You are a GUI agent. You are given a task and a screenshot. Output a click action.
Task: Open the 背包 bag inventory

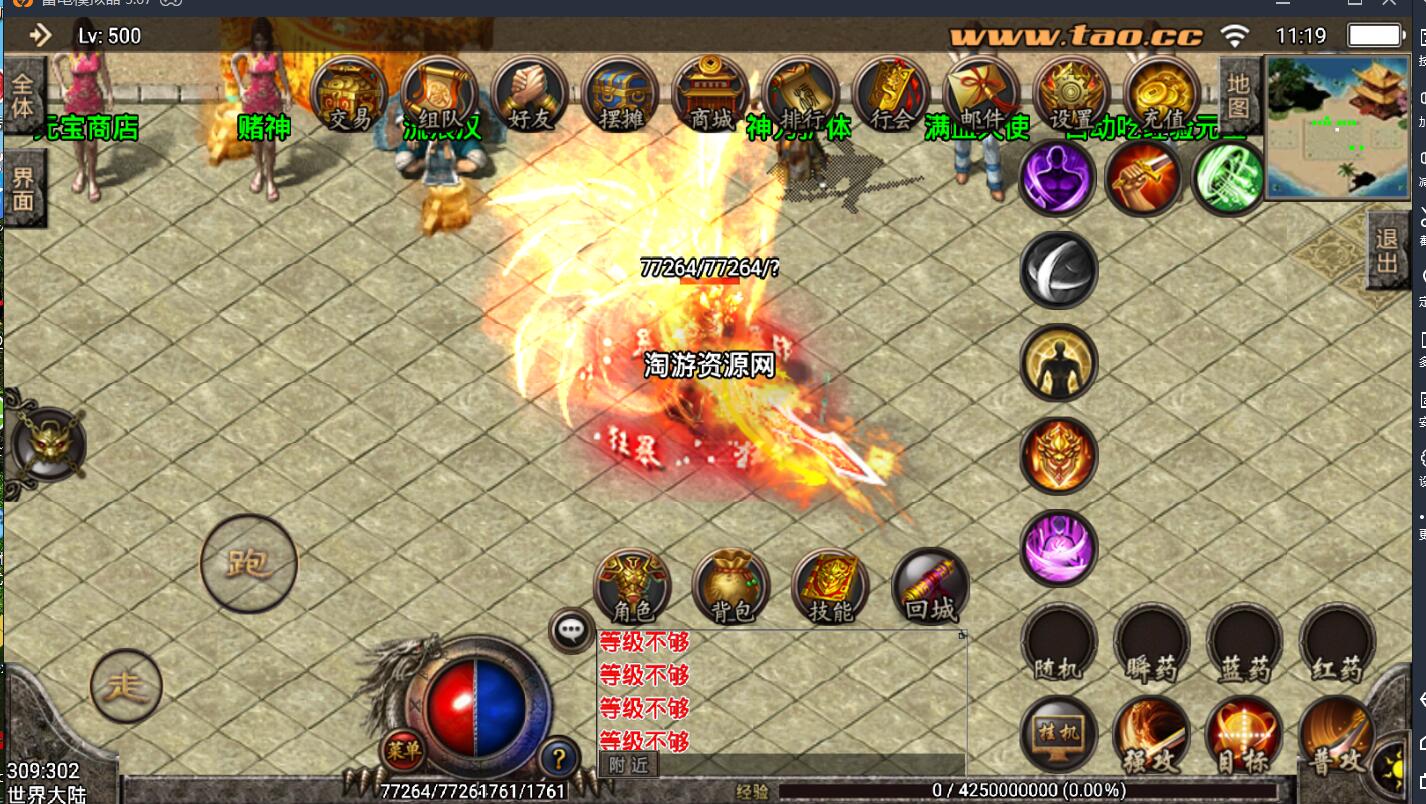731,587
